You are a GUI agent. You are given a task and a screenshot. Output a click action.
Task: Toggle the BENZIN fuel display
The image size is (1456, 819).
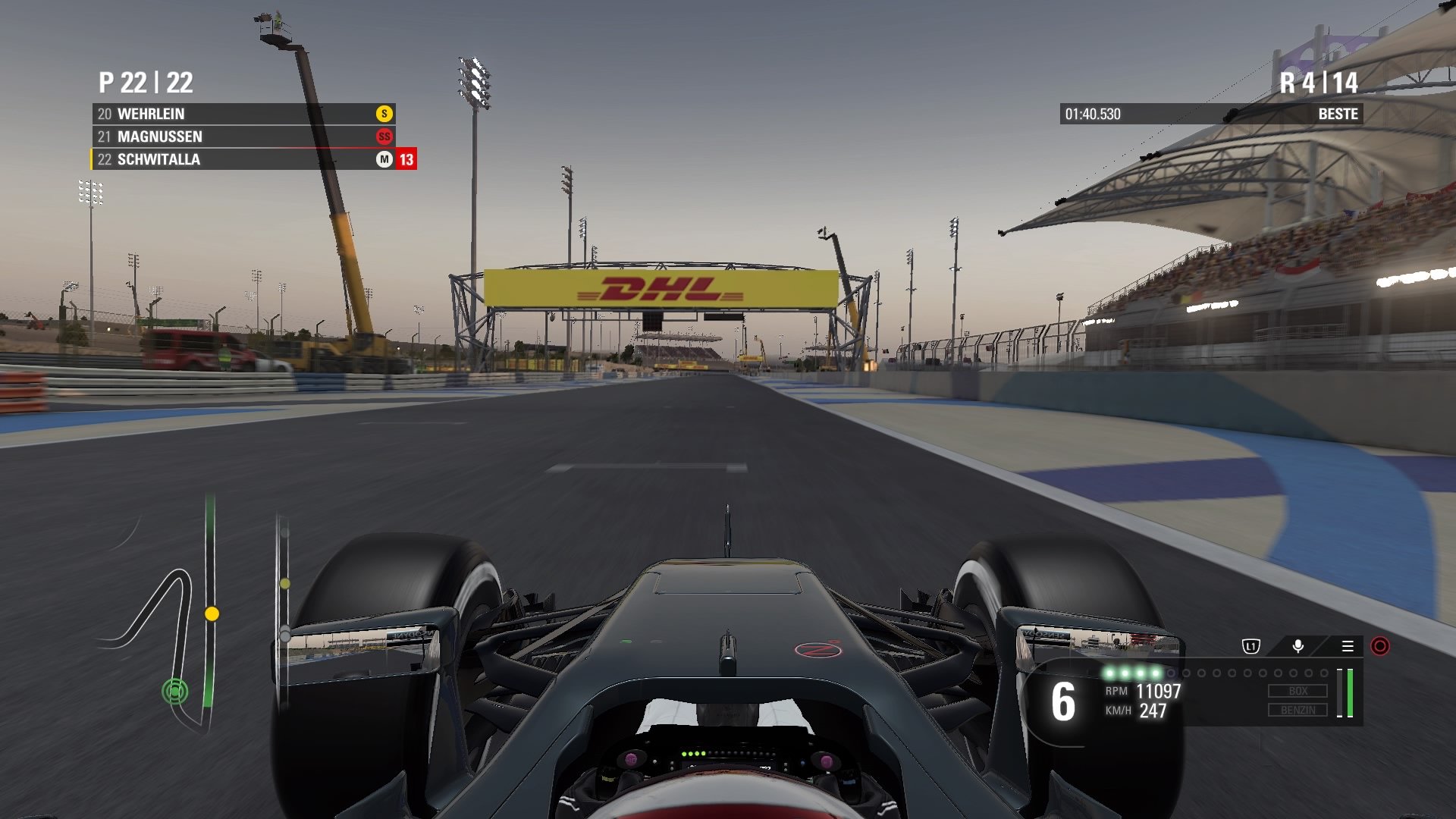pos(1298,711)
